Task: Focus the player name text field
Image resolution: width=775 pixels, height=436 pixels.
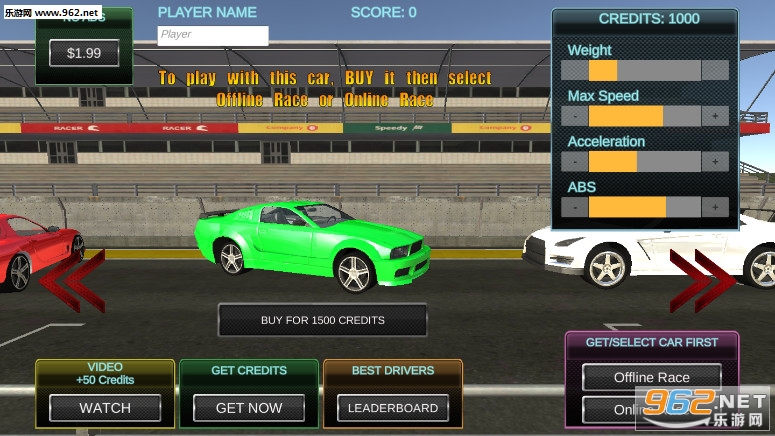Action: pyautogui.click(x=213, y=35)
